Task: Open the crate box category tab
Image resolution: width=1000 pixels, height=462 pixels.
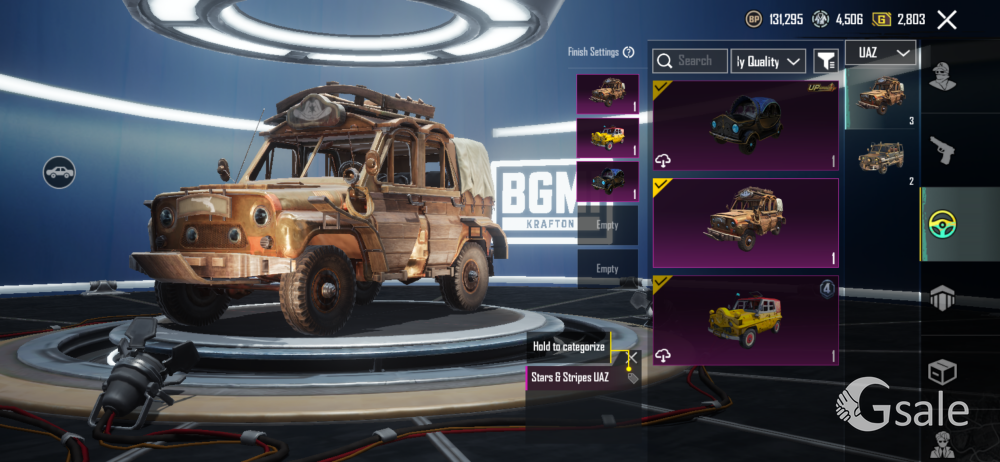Action: (x=941, y=371)
